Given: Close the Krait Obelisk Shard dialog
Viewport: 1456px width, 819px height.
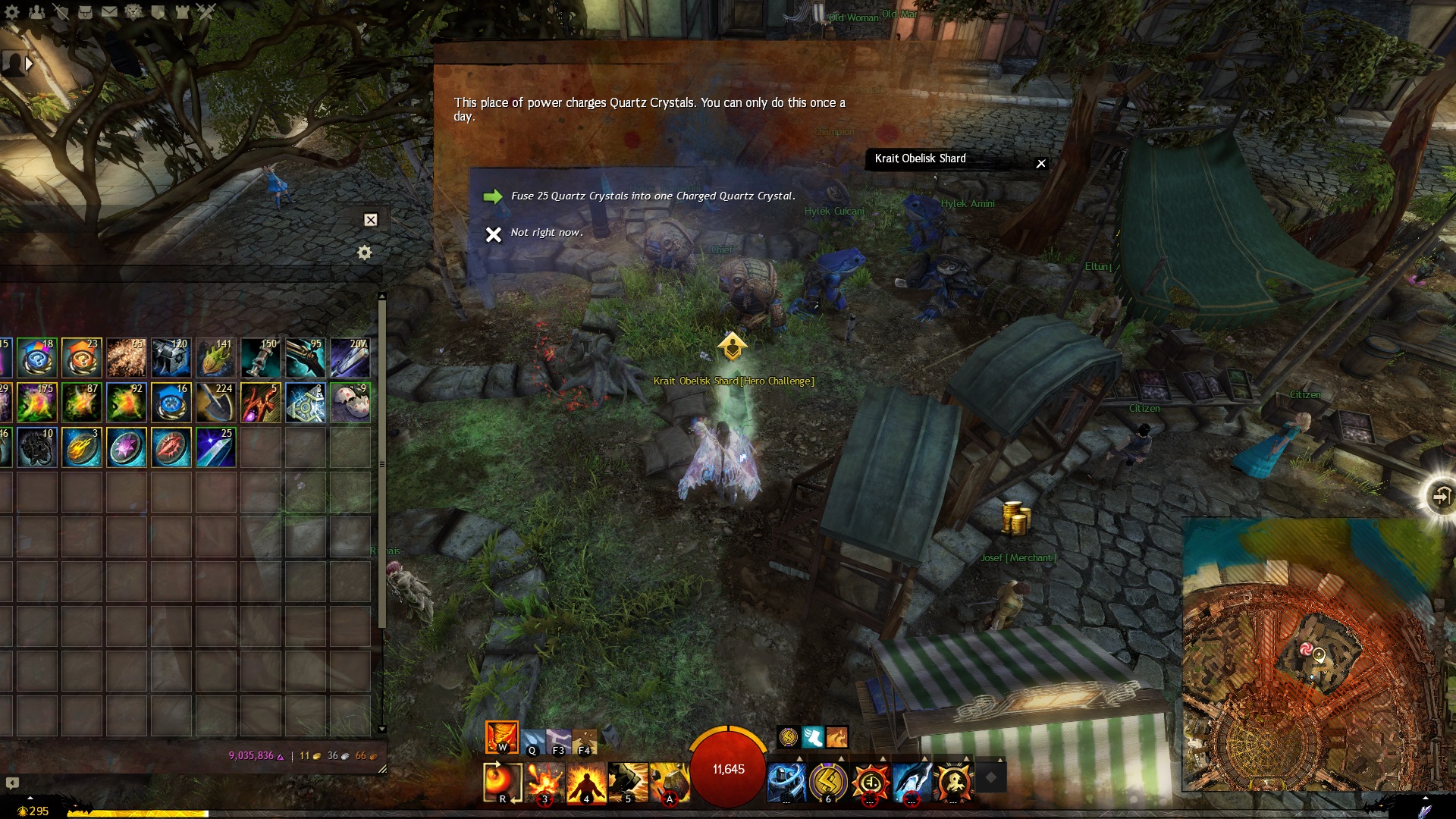Looking at the screenshot, I should pos(1041,163).
